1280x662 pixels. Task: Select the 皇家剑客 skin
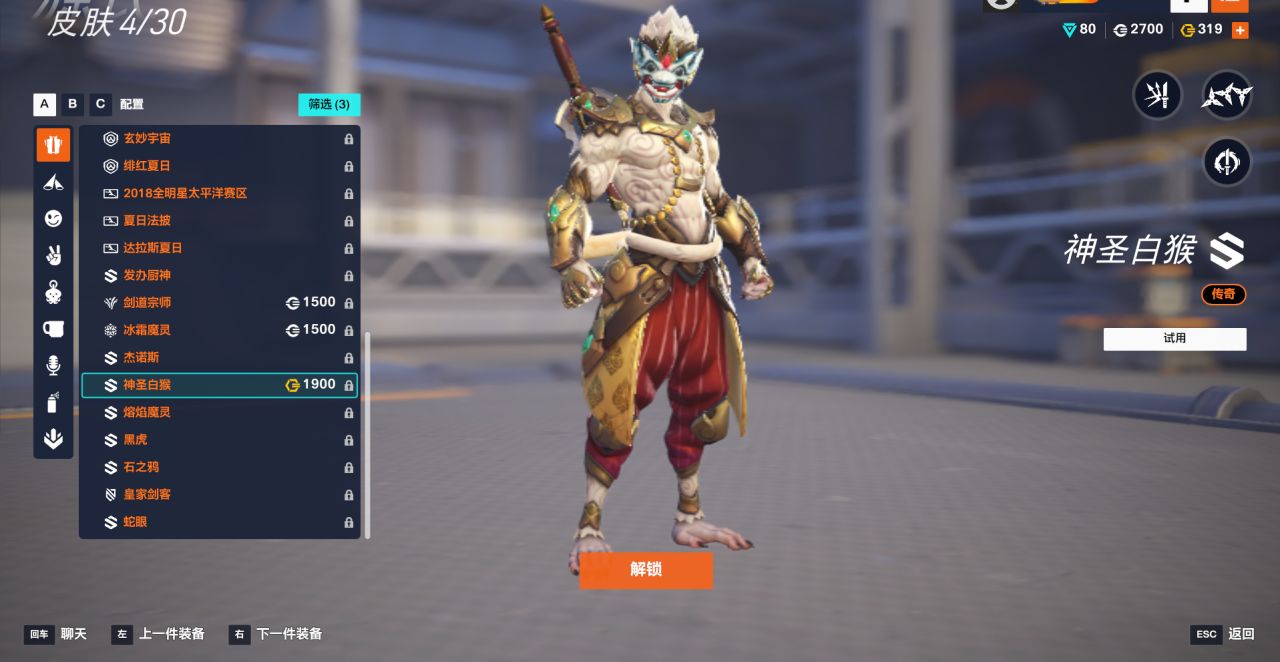[x=147, y=495]
